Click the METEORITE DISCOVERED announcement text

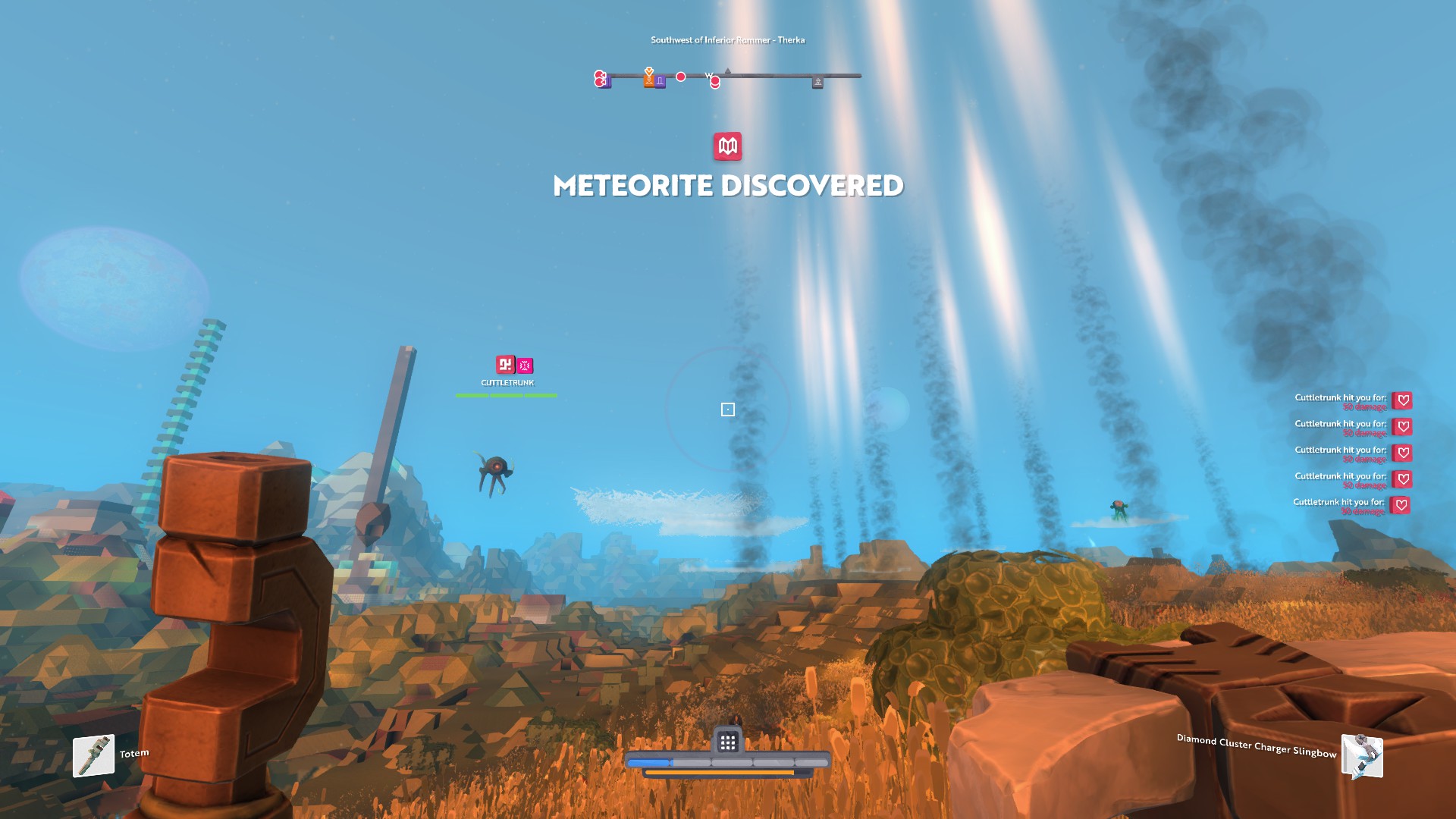[728, 186]
